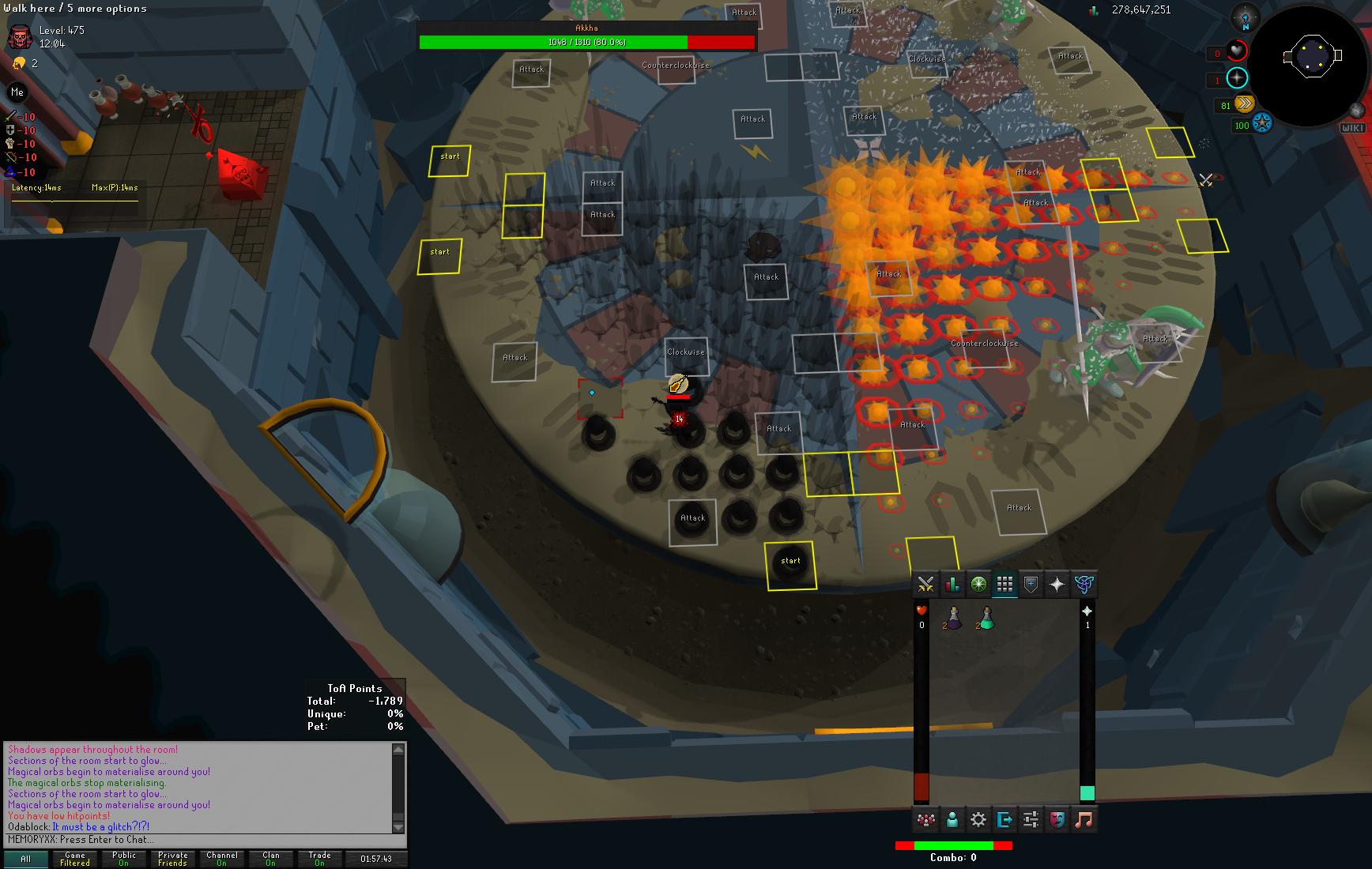
Task: Click the Wiki lookup button
Action: click(x=1352, y=127)
